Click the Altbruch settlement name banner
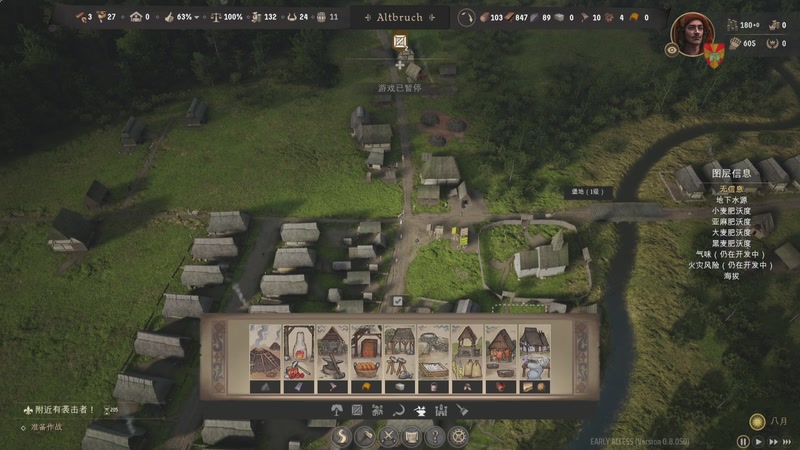Viewport: 800px width, 450px height. [x=399, y=17]
